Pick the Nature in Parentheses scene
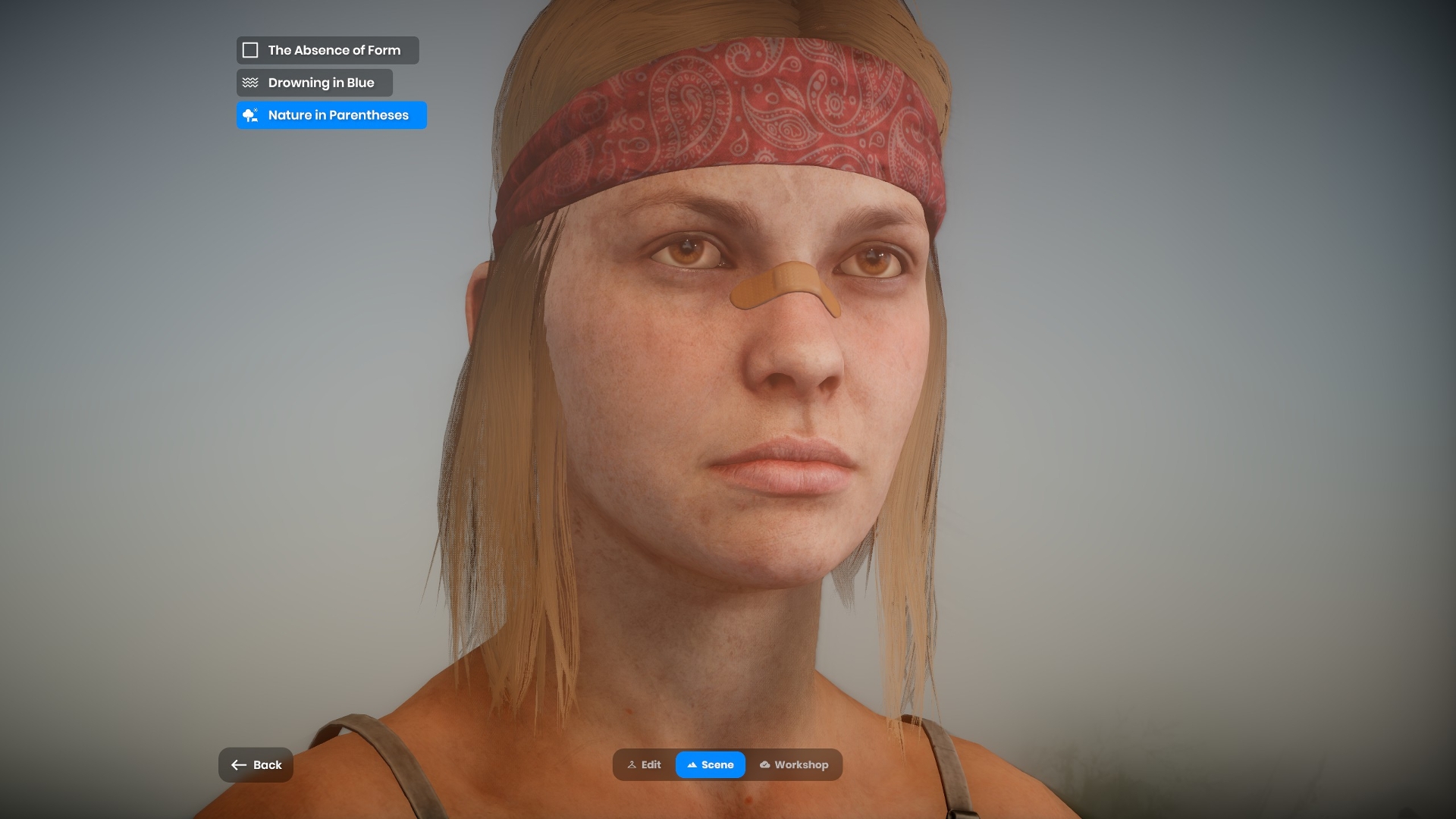This screenshot has width=1456, height=819. coord(331,115)
